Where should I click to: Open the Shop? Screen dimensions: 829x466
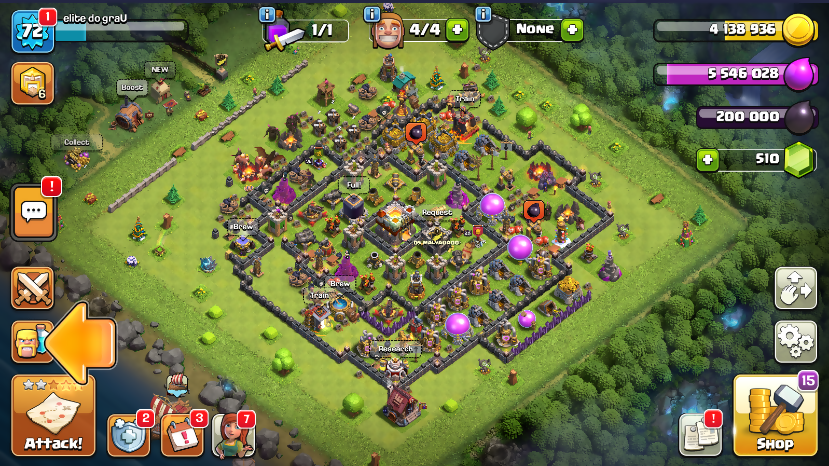point(775,415)
